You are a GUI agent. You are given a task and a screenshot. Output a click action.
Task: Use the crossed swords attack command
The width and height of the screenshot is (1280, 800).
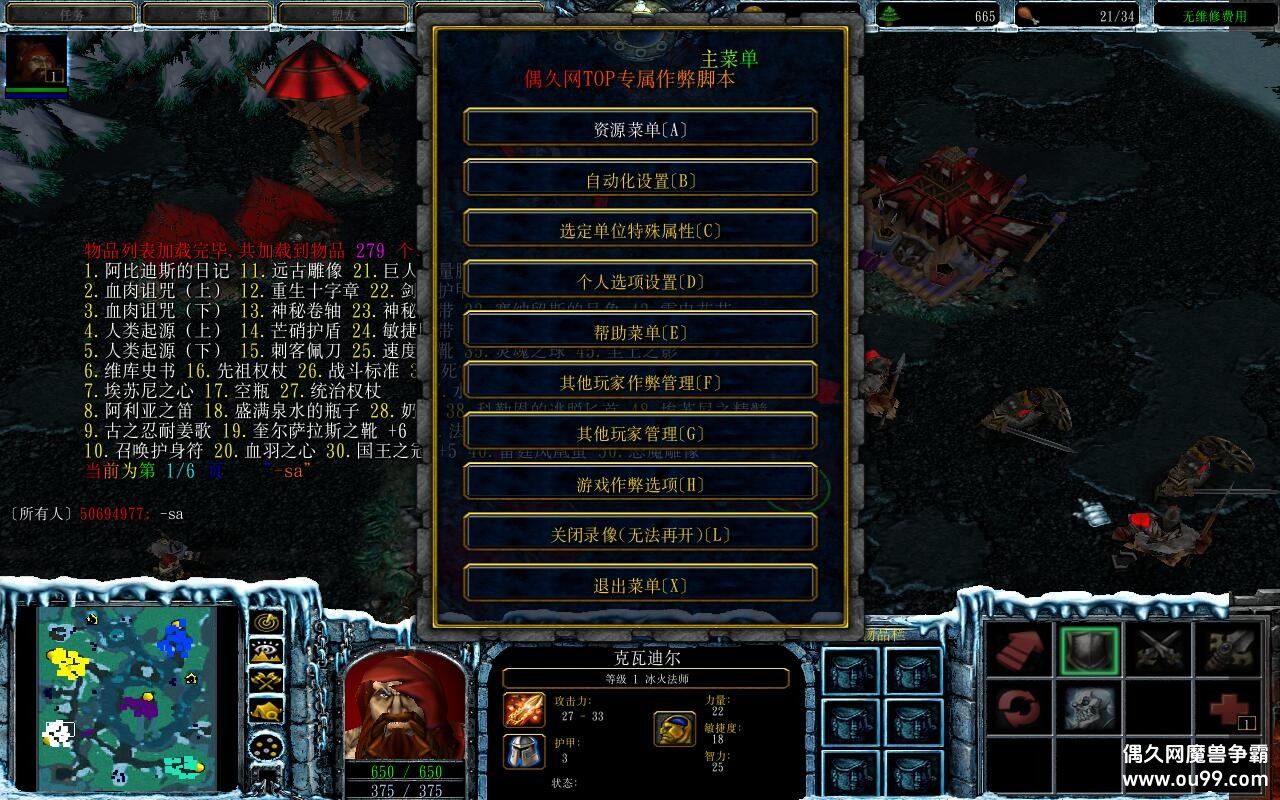[1158, 650]
